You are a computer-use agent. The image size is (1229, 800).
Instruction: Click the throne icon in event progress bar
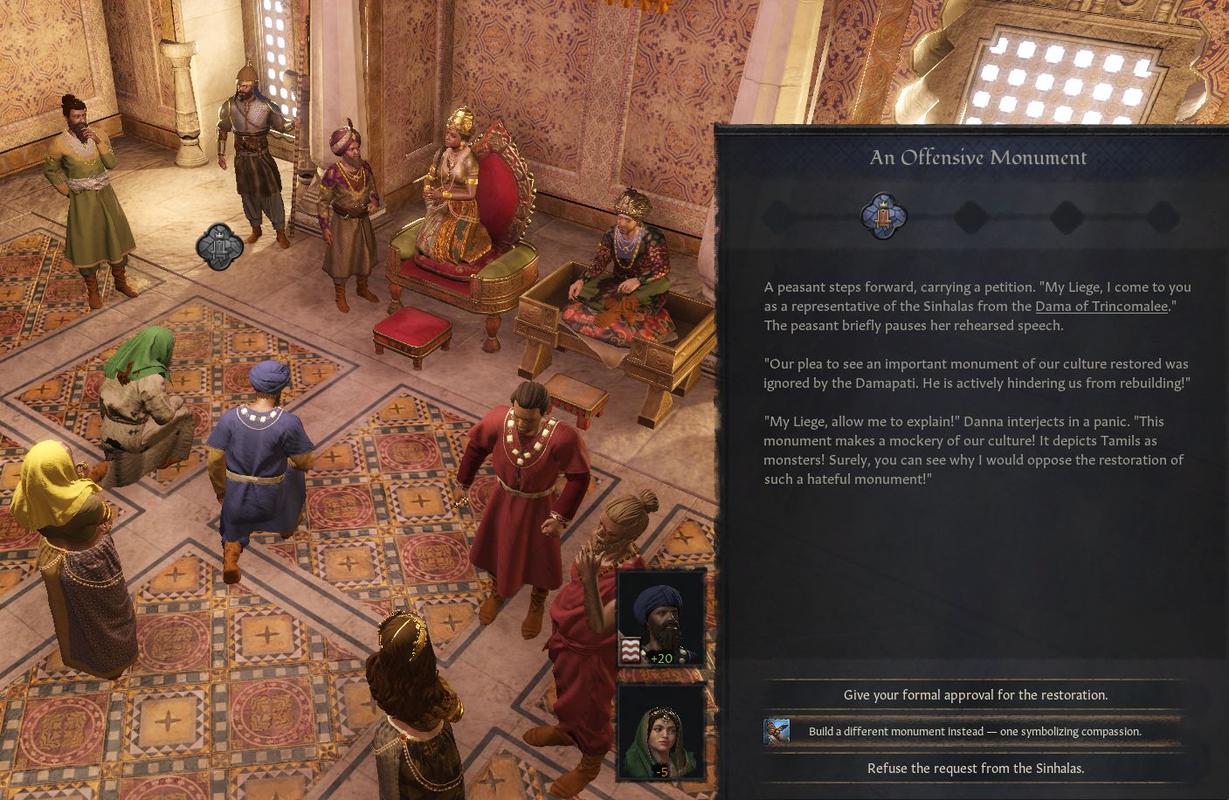click(883, 216)
